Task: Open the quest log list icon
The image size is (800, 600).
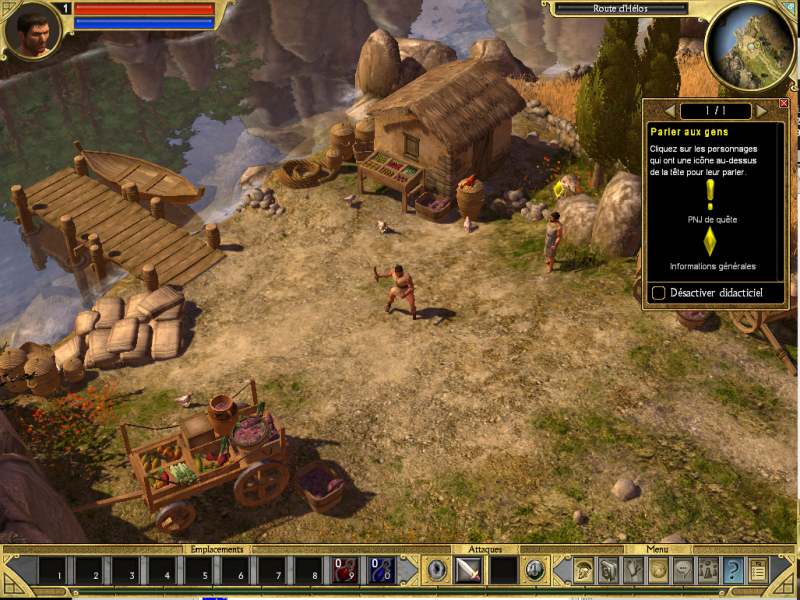Action: point(758,570)
